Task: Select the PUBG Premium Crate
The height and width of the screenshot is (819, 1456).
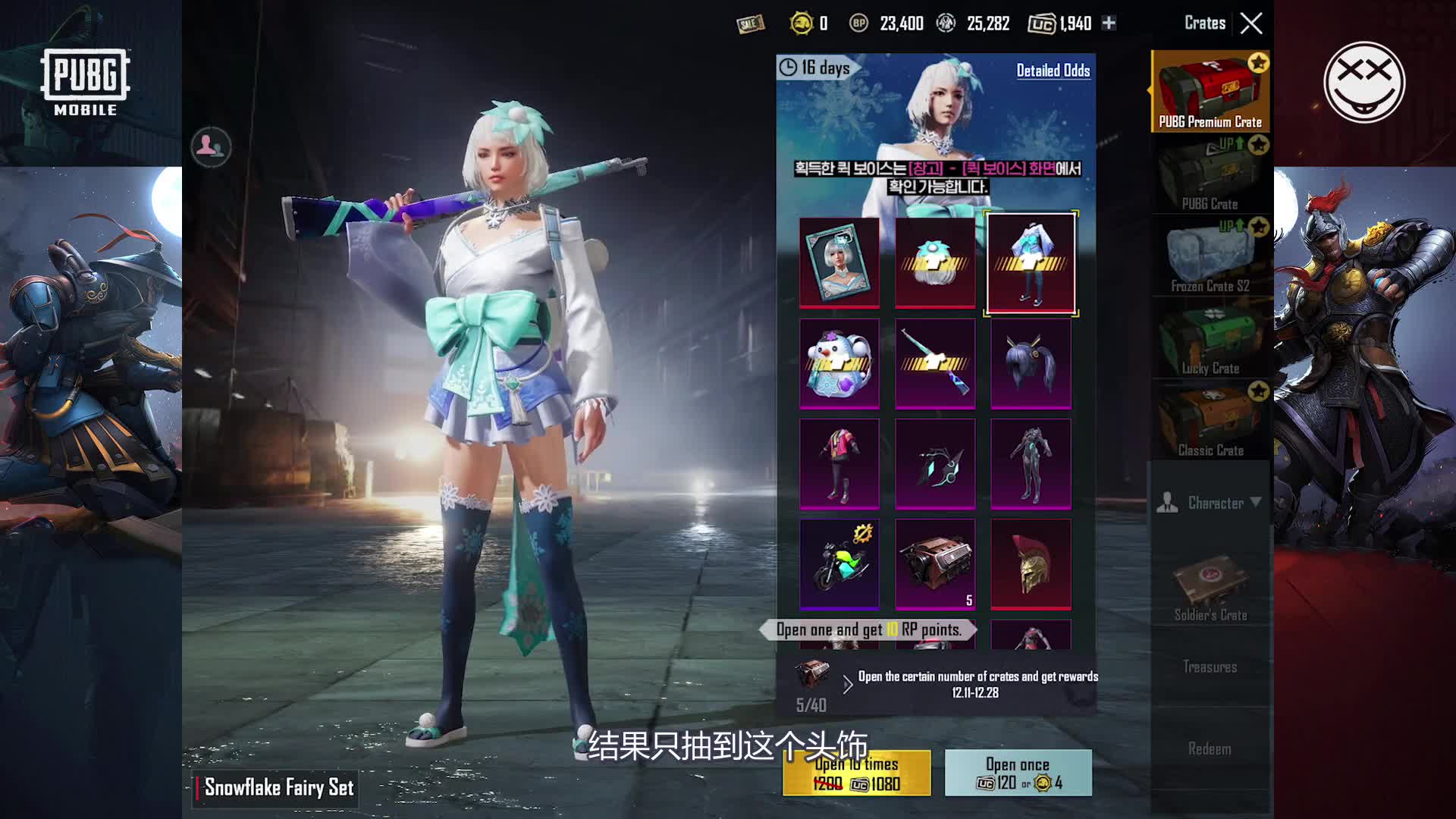Action: [x=1209, y=91]
